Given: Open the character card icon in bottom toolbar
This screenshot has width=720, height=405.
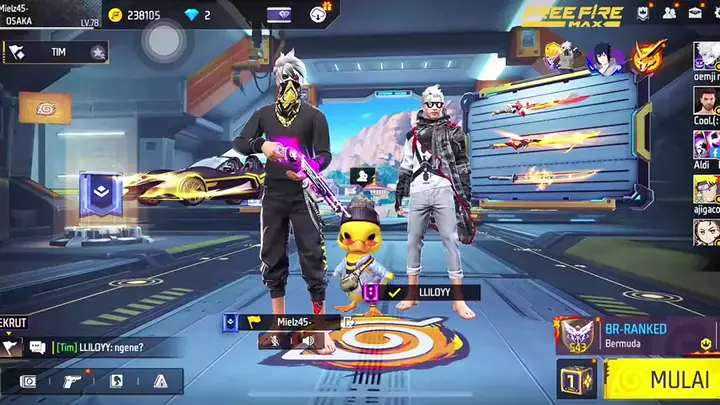Looking at the screenshot, I should click(116, 381).
